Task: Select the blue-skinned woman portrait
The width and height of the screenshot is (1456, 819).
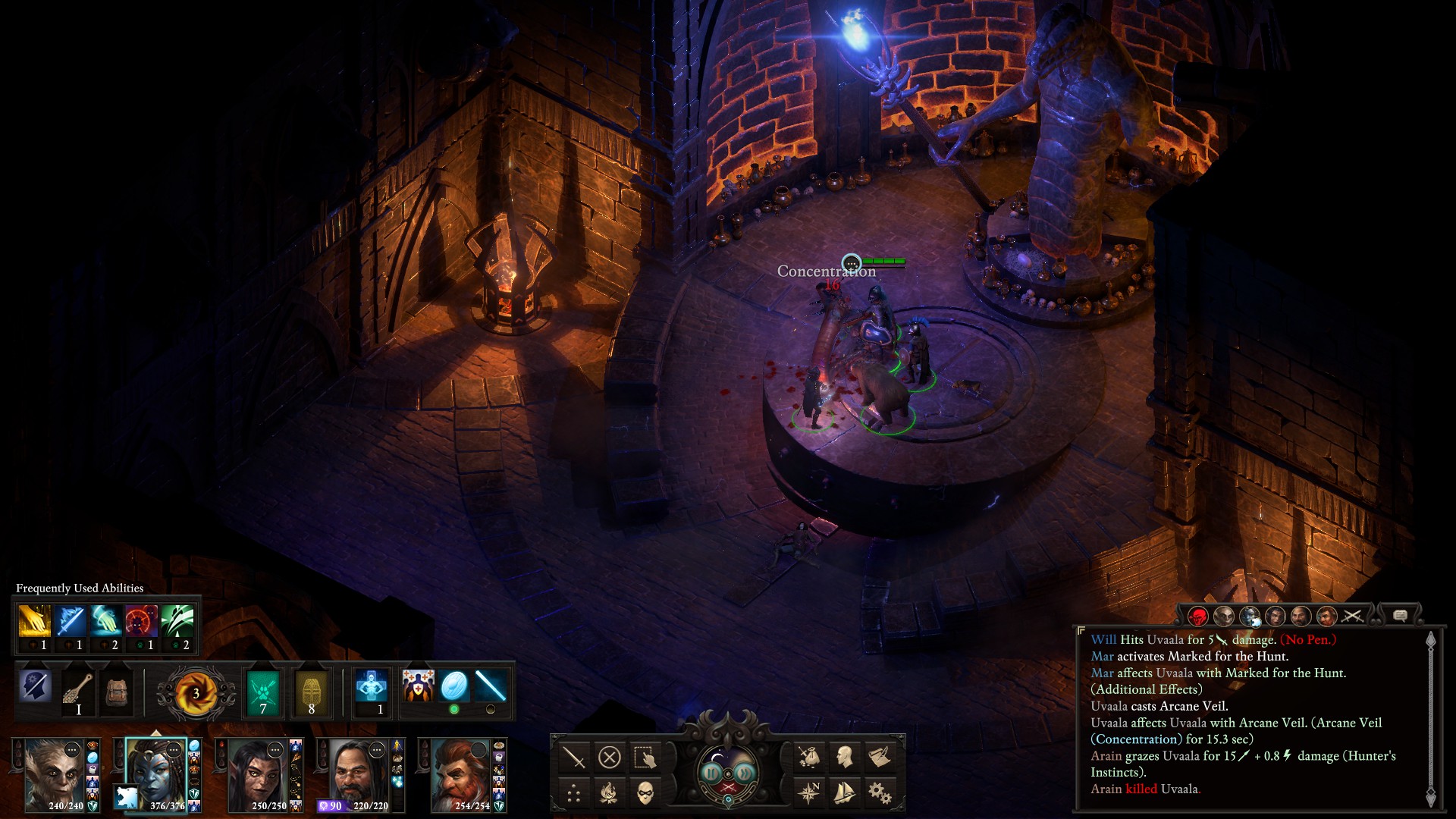Action: (x=155, y=773)
